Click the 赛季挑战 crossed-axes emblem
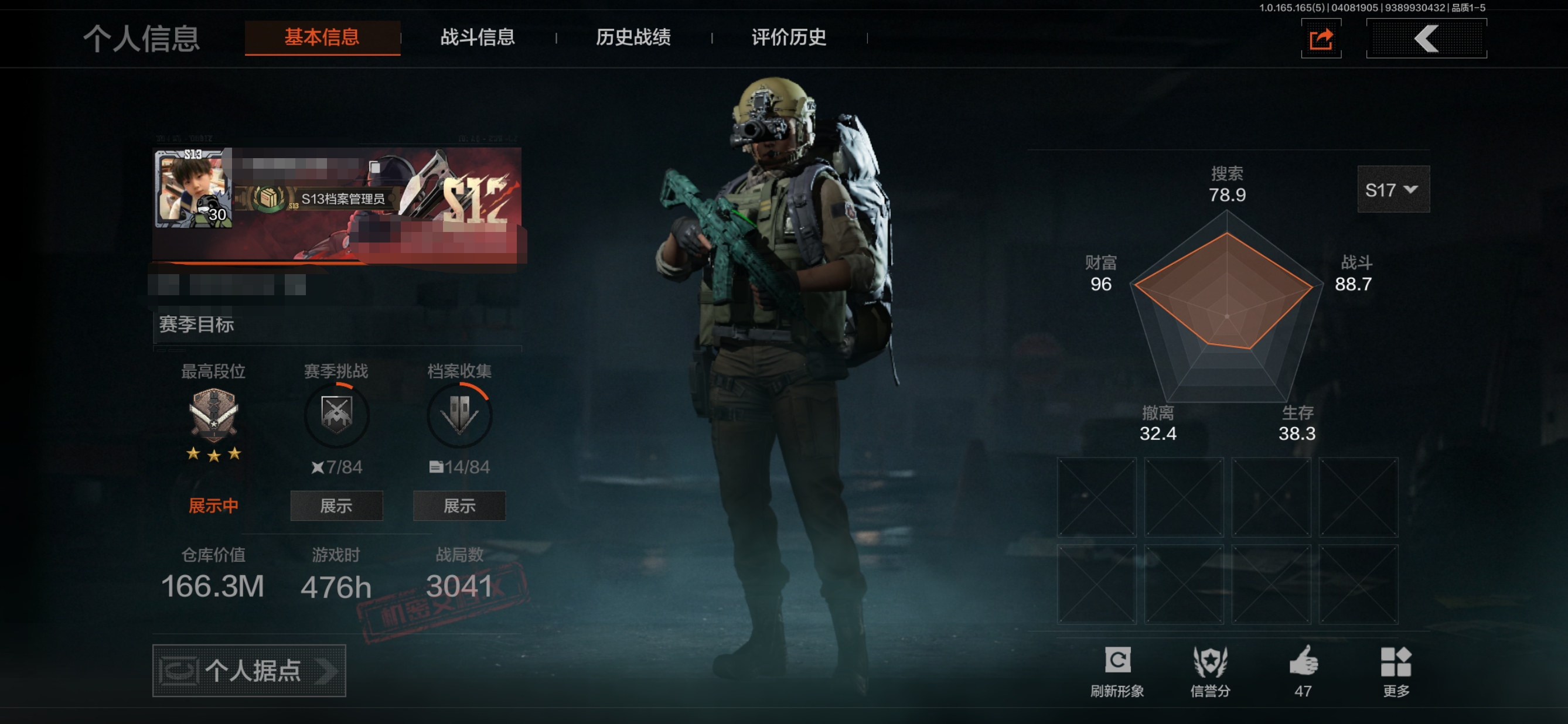 coord(336,415)
